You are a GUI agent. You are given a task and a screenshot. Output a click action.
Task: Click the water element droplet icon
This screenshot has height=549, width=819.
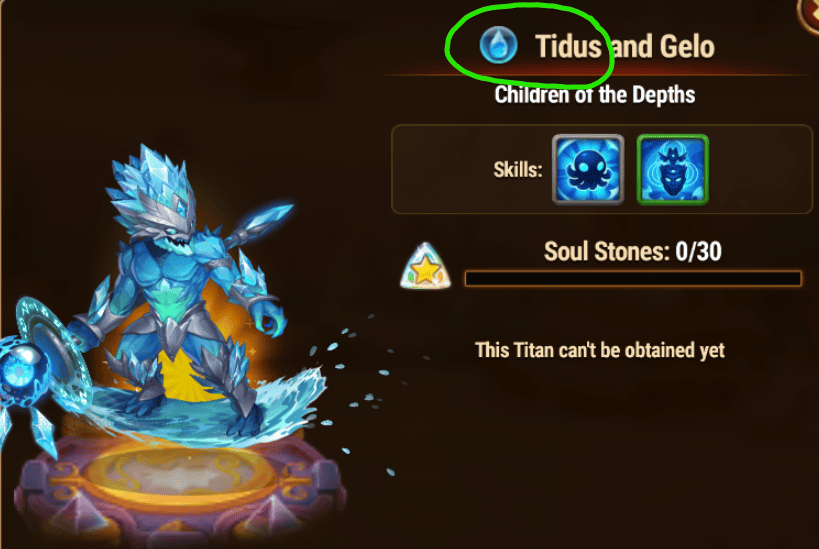(497, 45)
